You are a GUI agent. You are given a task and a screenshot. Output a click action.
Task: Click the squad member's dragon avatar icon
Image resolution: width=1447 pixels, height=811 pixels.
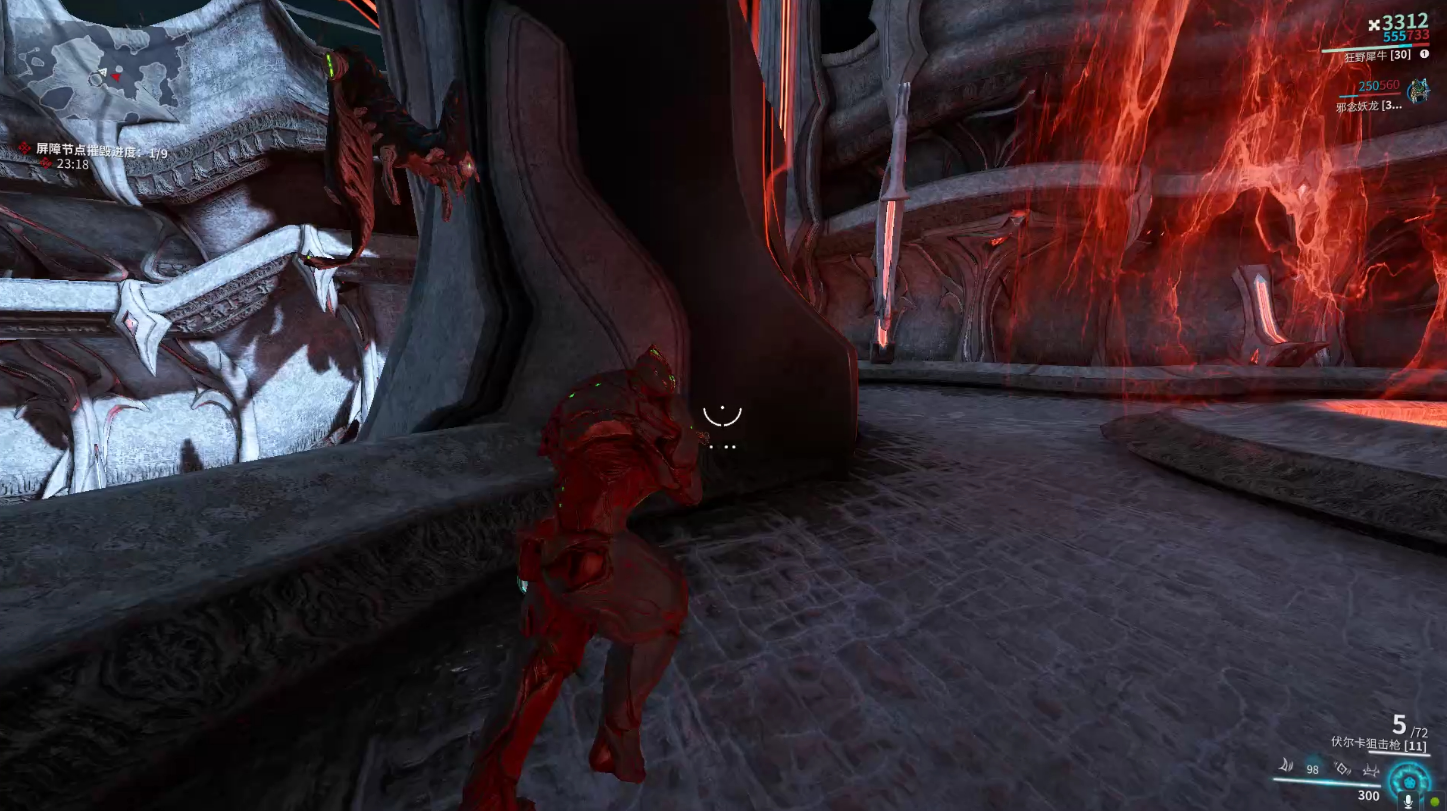tap(1417, 92)
